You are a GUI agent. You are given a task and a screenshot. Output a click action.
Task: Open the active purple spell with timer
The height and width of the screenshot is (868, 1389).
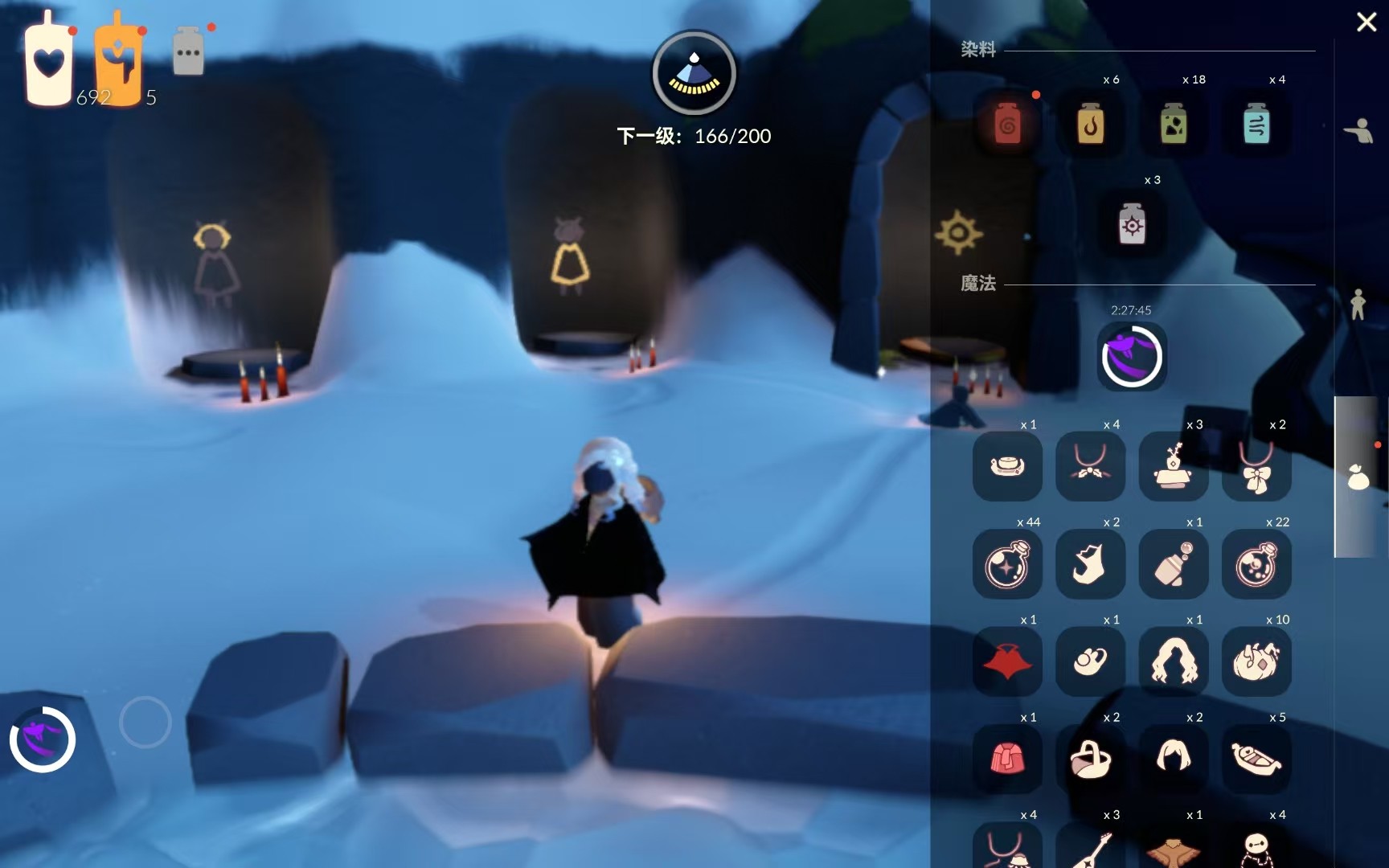point(1132,356)
